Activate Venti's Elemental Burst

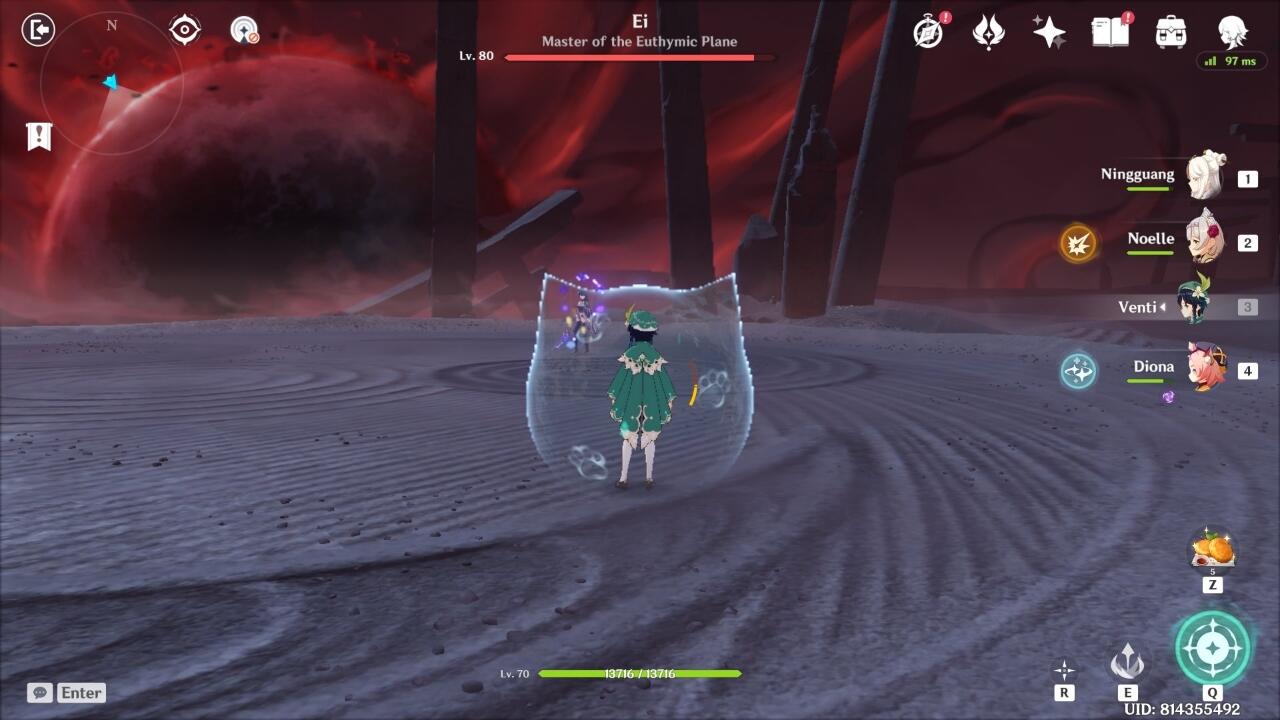tap(1212, 648)
